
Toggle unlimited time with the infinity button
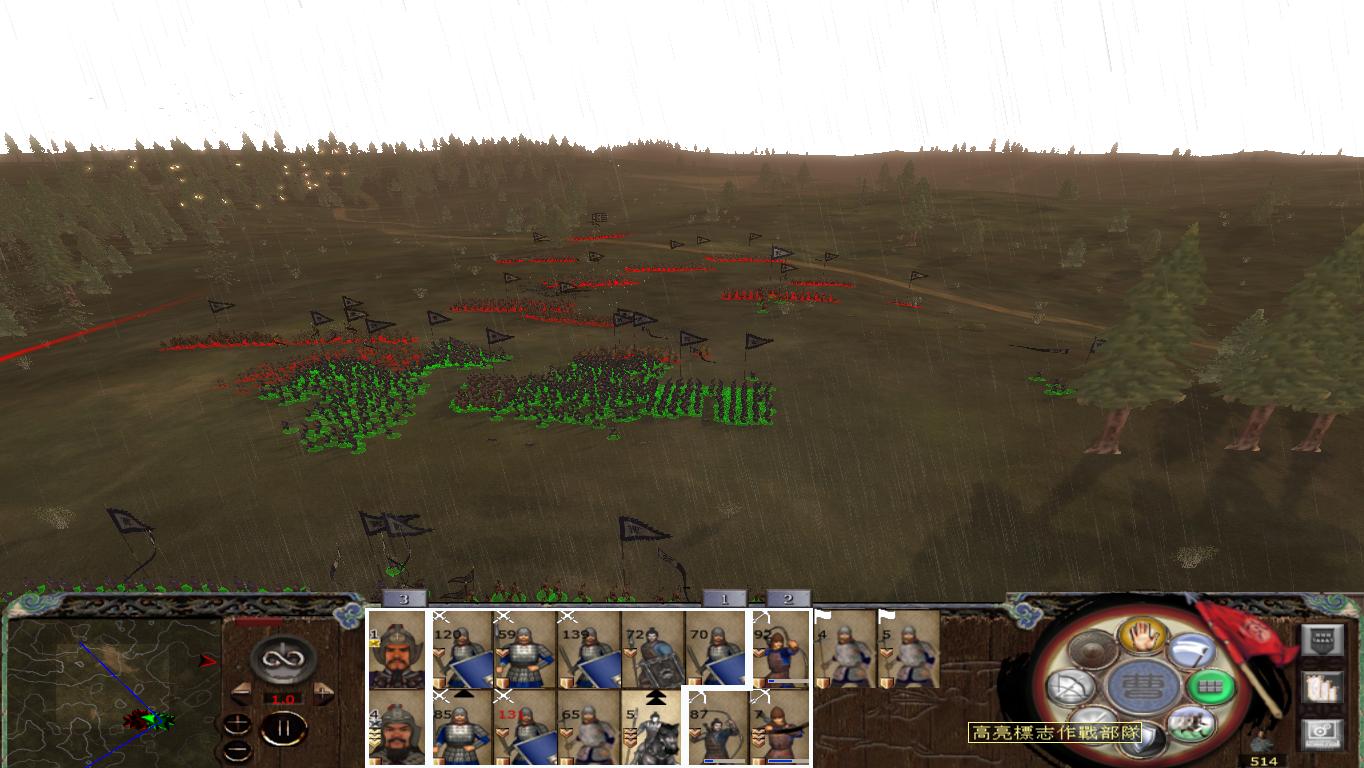pos(283,657)
